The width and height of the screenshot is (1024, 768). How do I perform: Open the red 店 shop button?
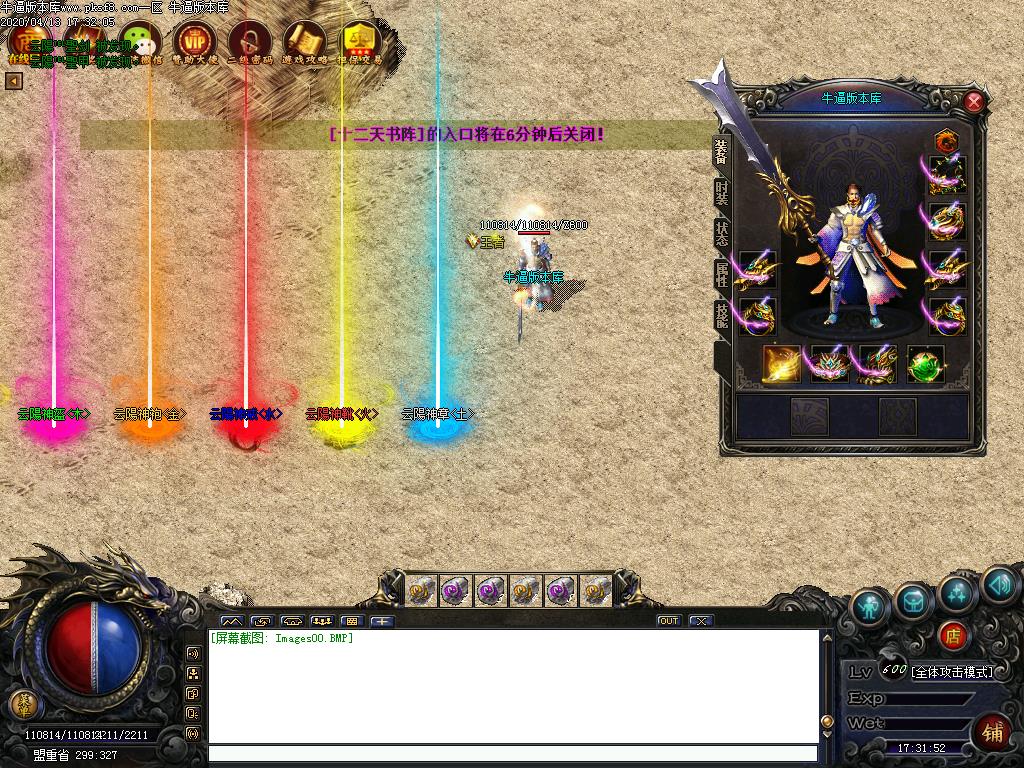click(953, 636)
